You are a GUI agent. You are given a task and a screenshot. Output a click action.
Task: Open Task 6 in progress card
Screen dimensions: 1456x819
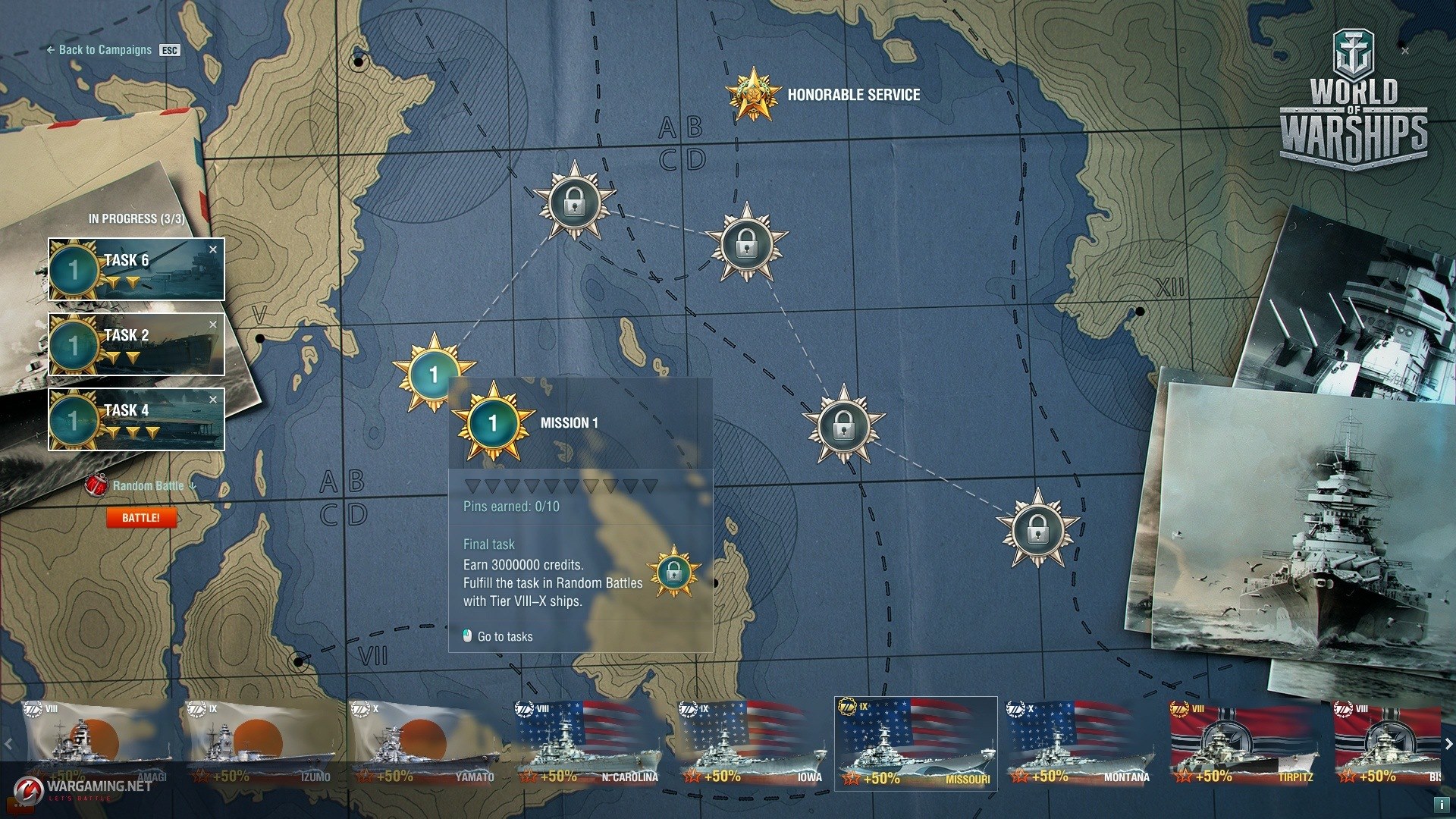136,269
